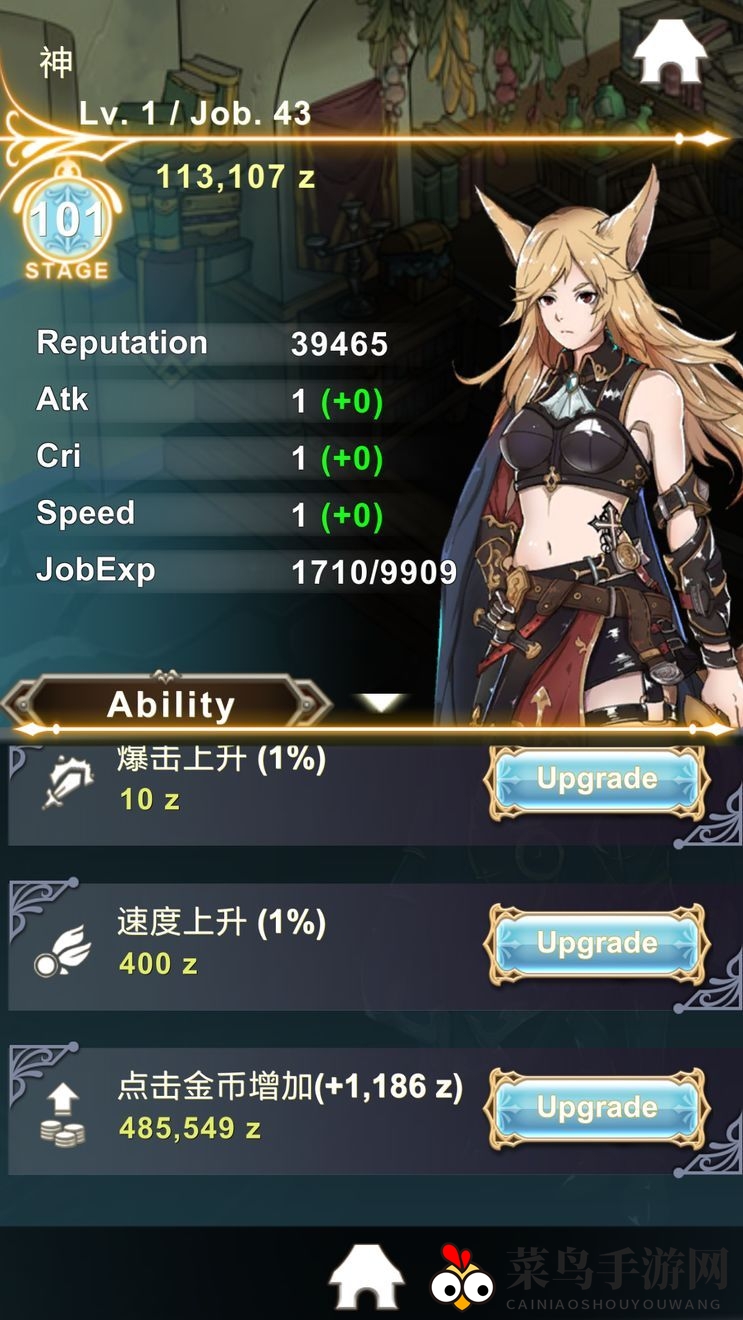Go home via the top-right house icon

(x=670, y=52)
